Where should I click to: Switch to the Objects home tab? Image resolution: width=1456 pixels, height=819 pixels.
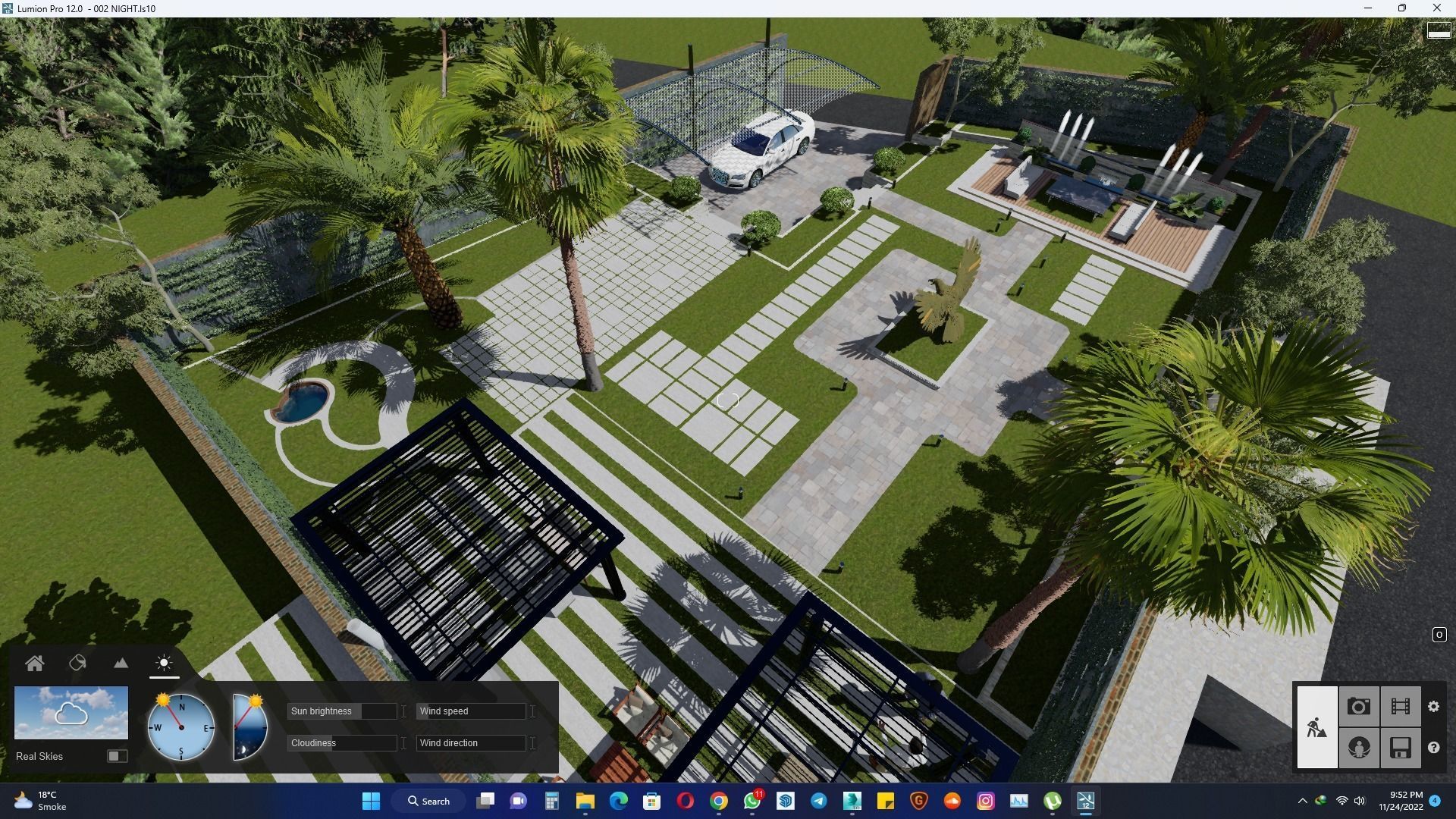(35, 663)
